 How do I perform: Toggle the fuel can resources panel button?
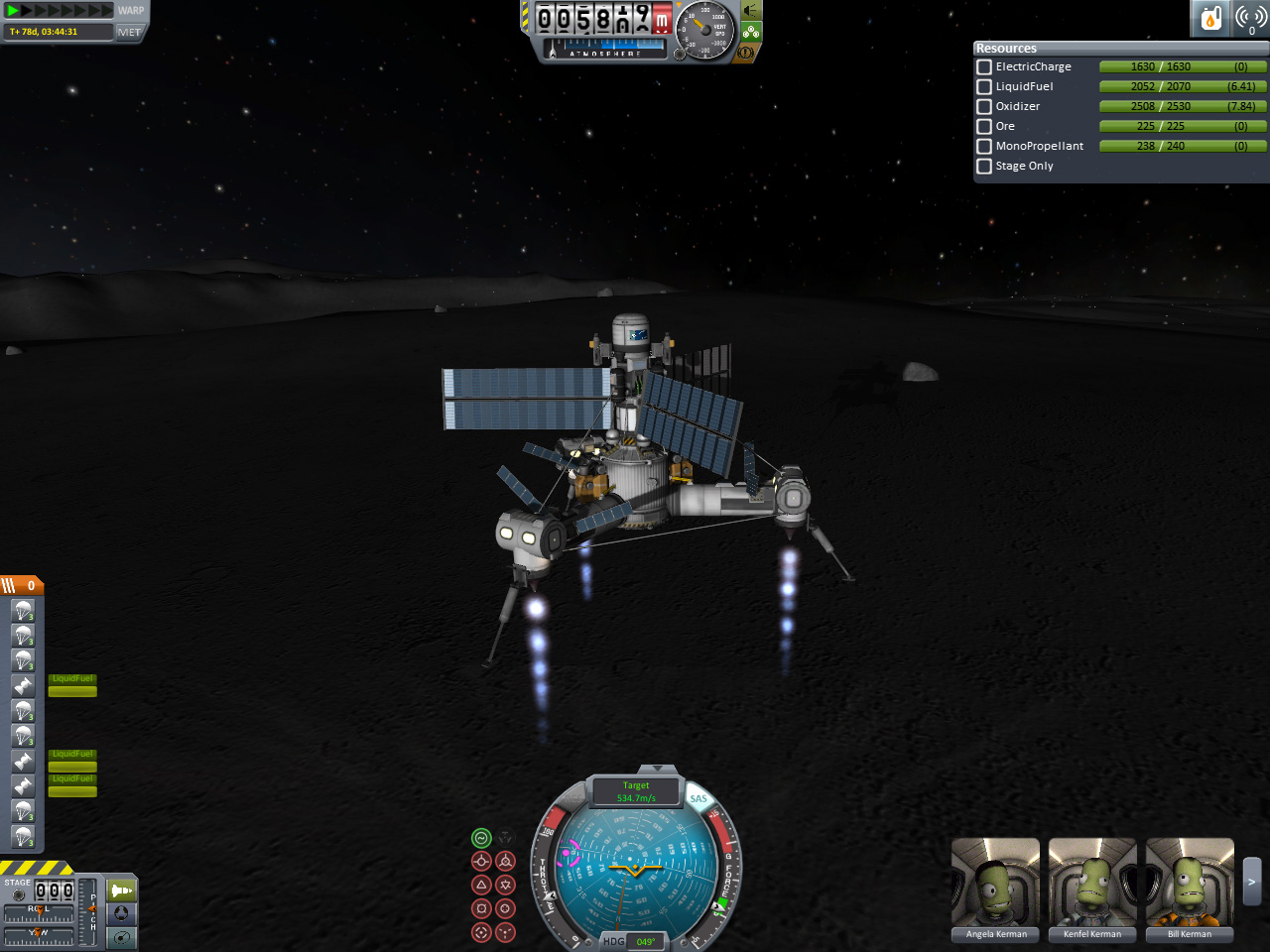(x=1210, y=18)
